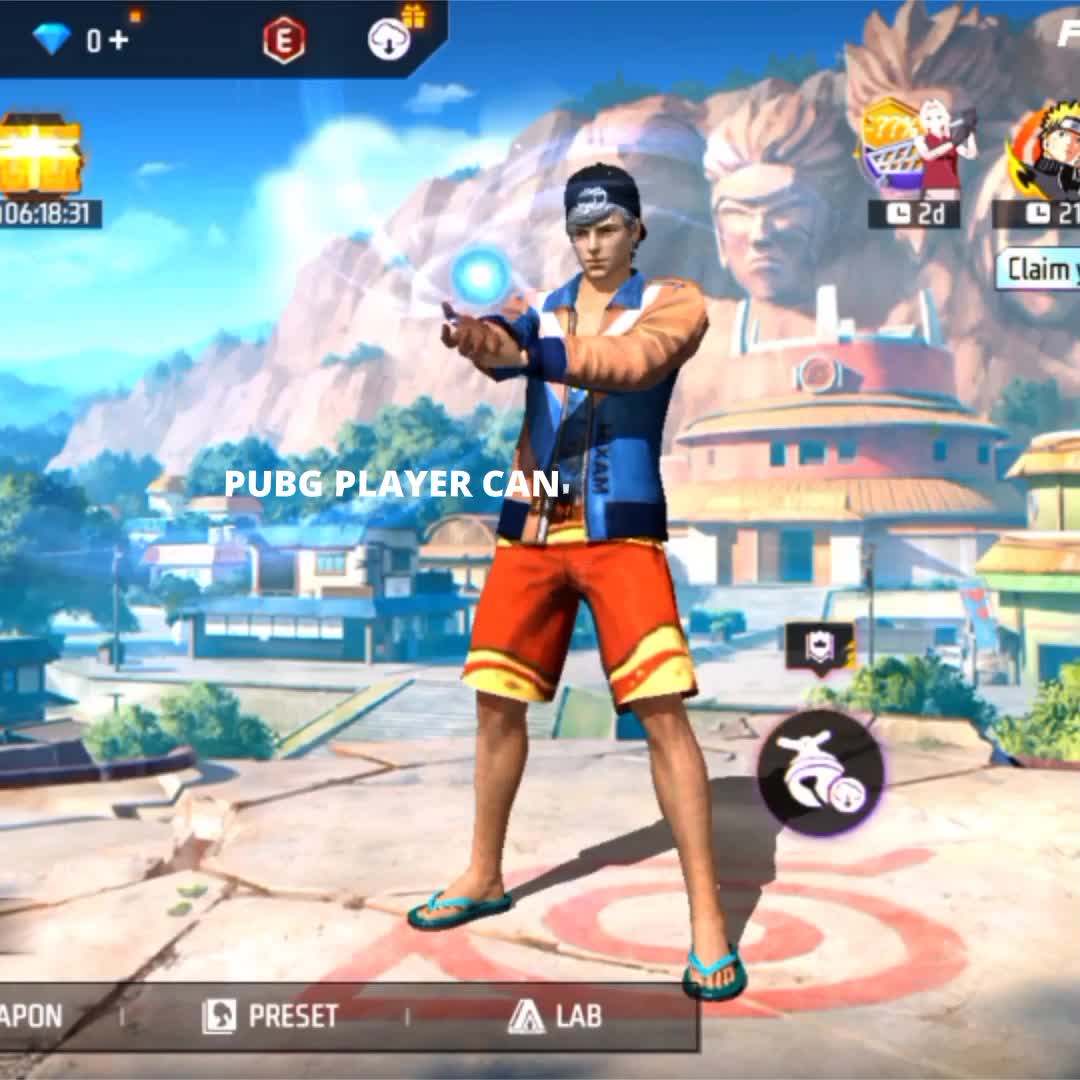The image size is (1080, 1080).
Task: Select the small shield badge icon
Action: pos(819,647)
